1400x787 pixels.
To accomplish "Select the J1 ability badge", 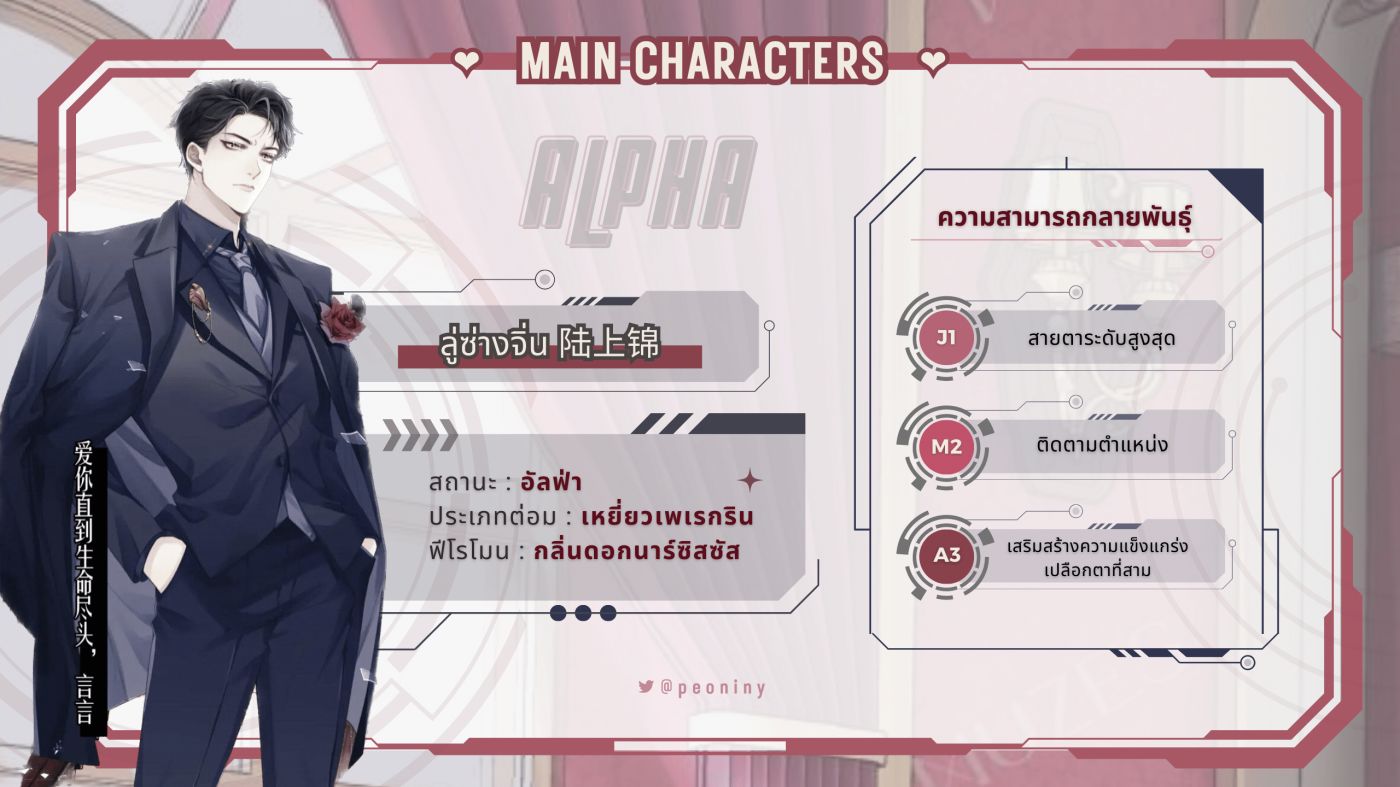I will pyautogui.click(x=945, y=337).
